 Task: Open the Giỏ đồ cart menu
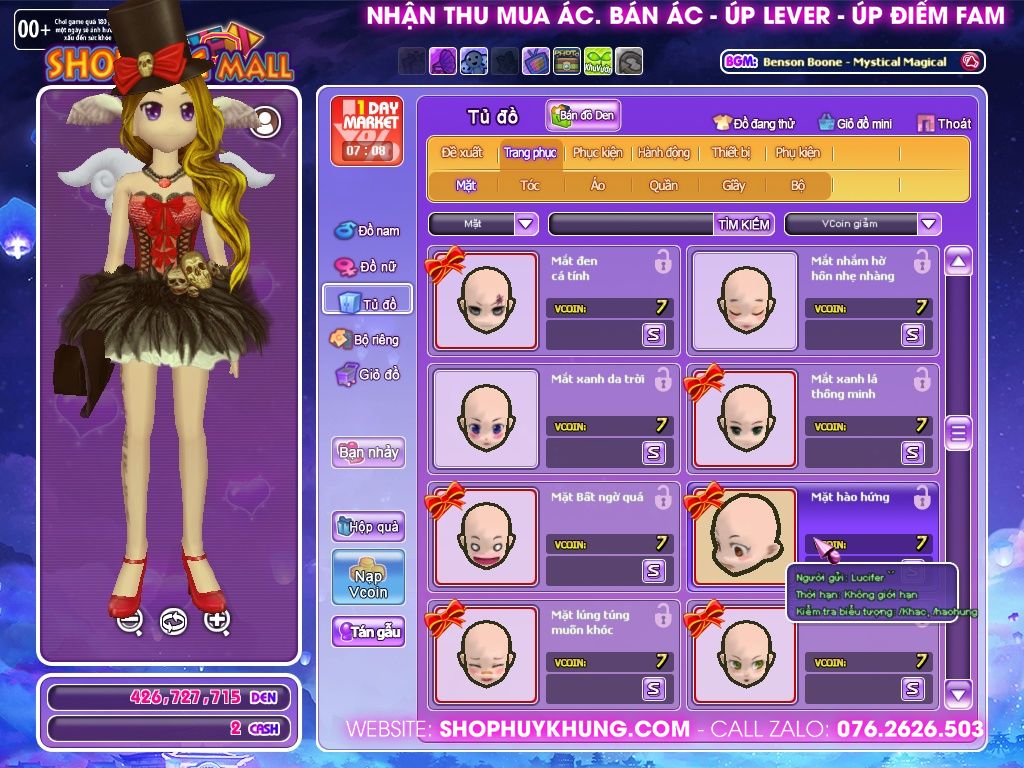tap(367, 375)
